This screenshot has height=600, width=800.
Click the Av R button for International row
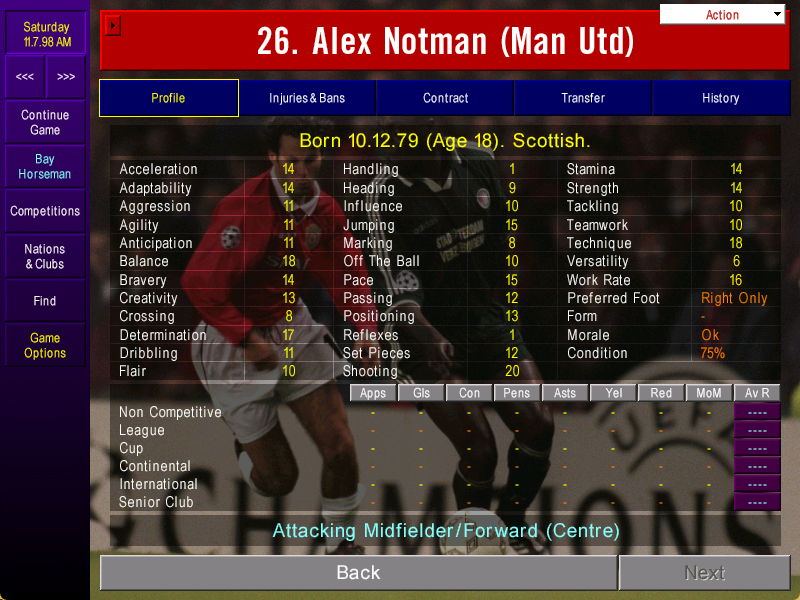(x=757, y=484)
